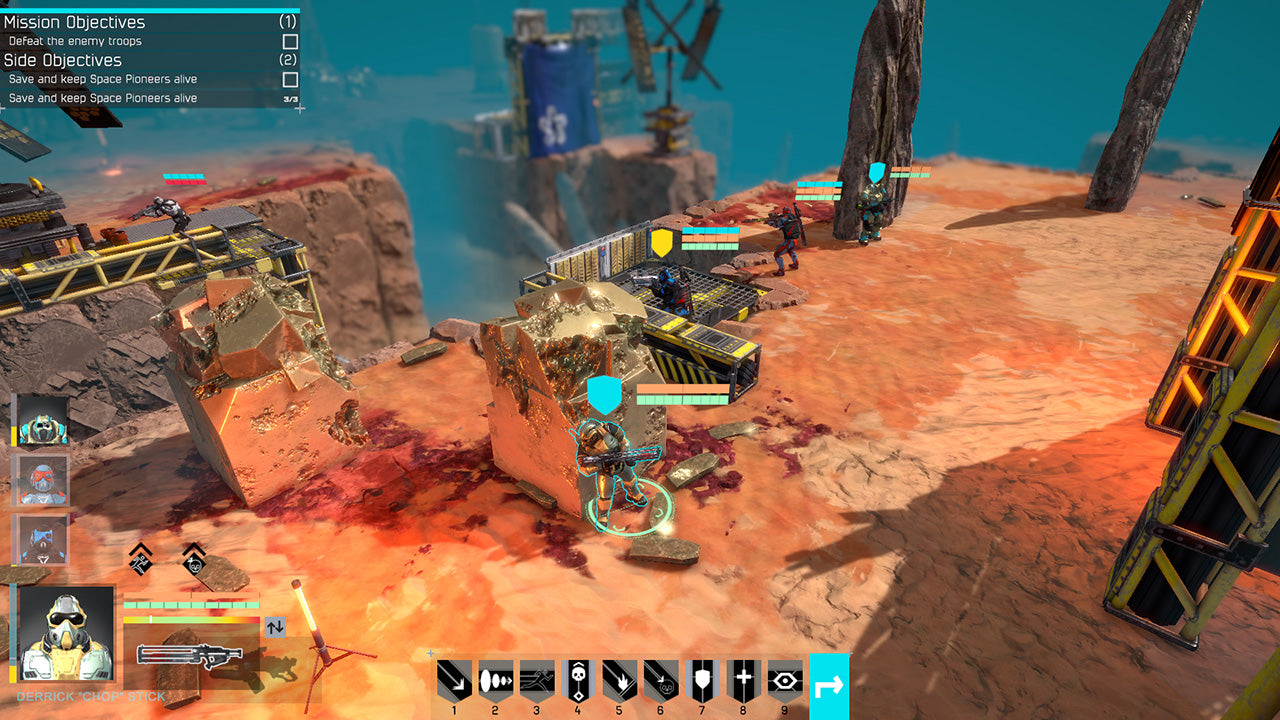Select the sprinting figure dash ability
This screenshot has width=1280, height=720.
click(537, 682)
